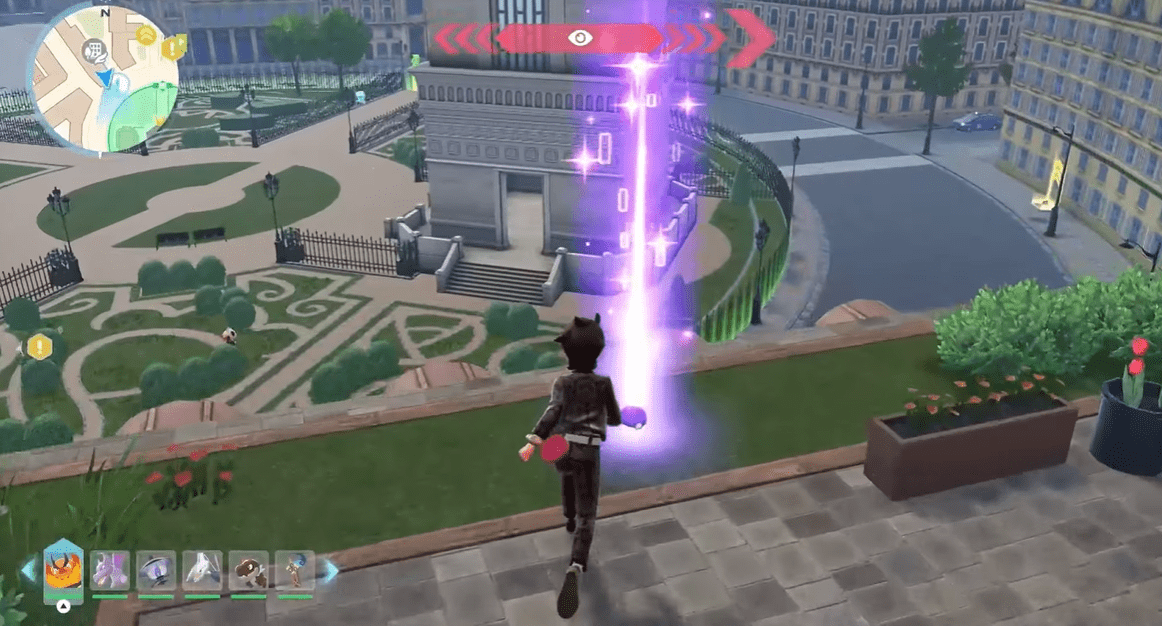The image size is (1162, 626).
Task: Select the yellow exclamation shield on the minimap's edge
Action: pos(174,47)
